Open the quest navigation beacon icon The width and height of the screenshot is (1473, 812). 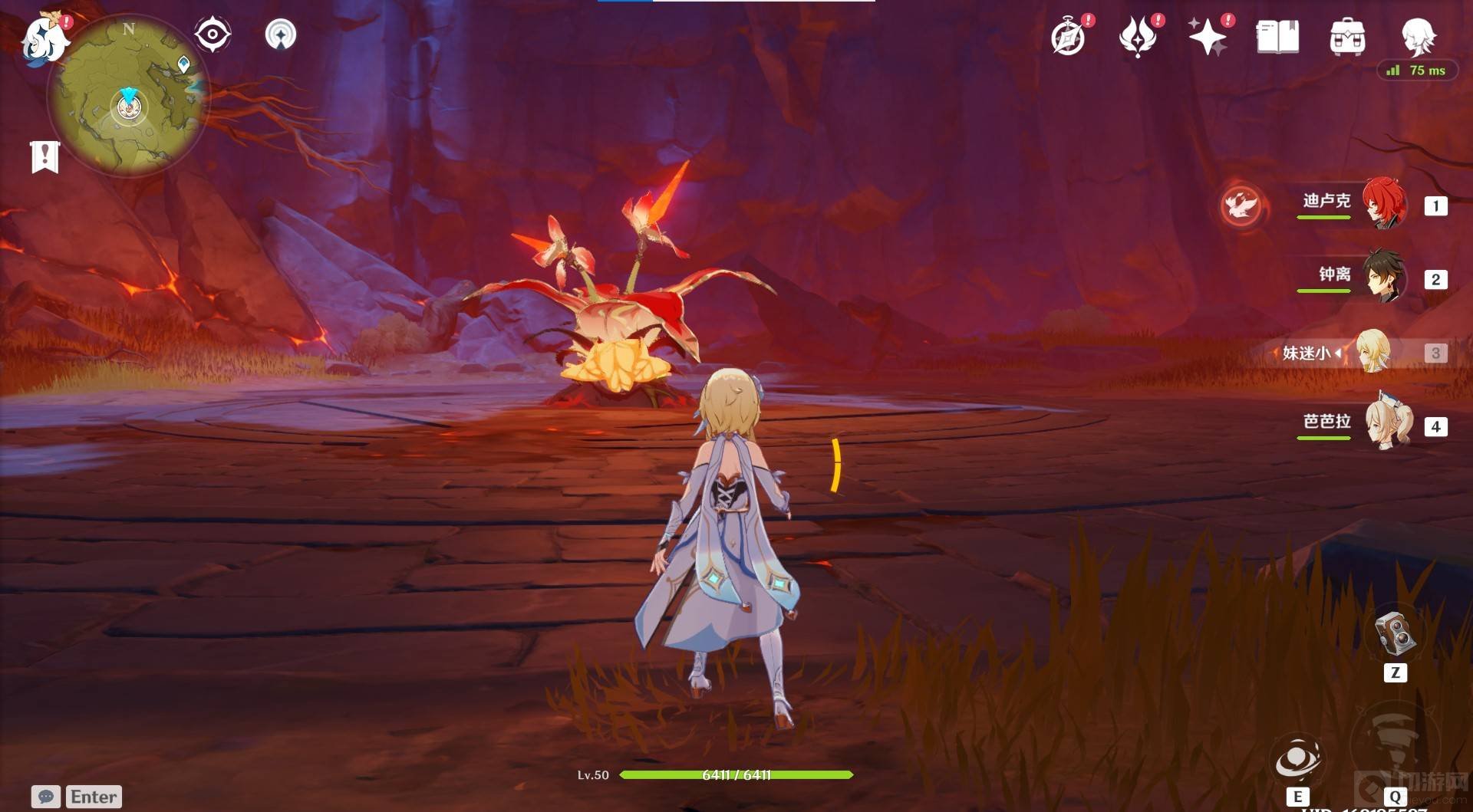[280, 35]
